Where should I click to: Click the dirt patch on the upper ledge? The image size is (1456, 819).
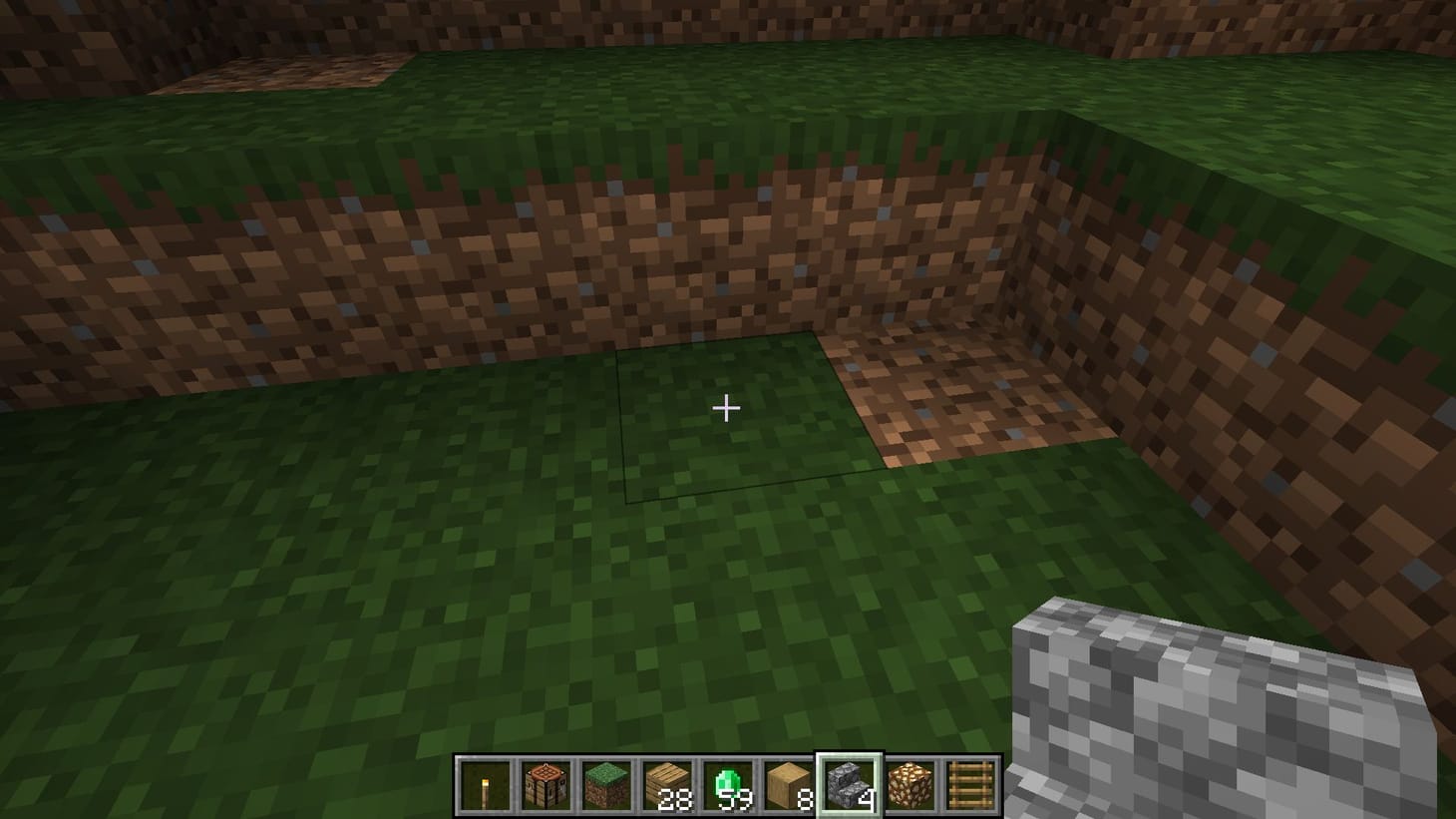tap(279, 70)
